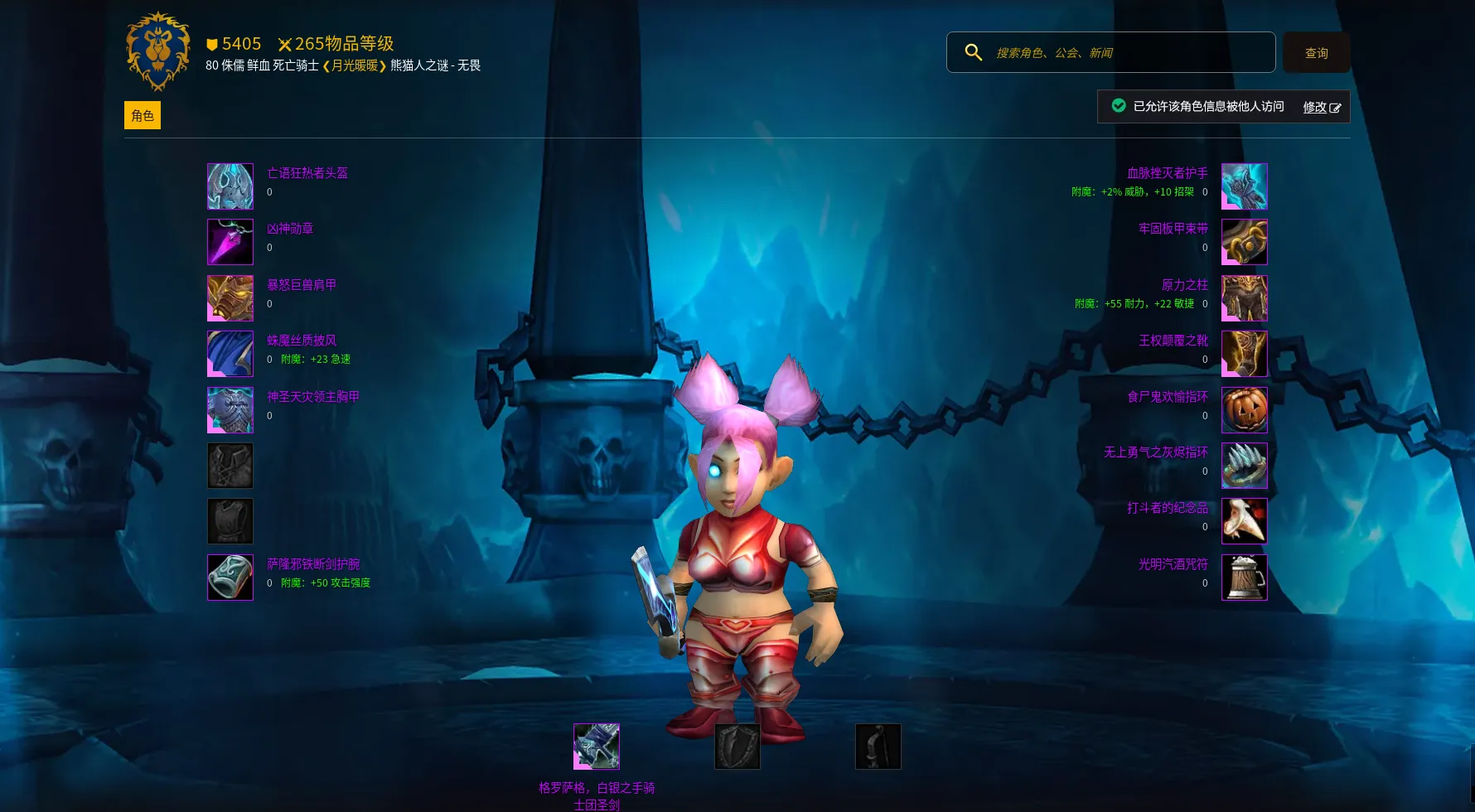Select the beer mug trinket 光明汽酒咒符
1475x812 pixels.
tap(1244, 578)
